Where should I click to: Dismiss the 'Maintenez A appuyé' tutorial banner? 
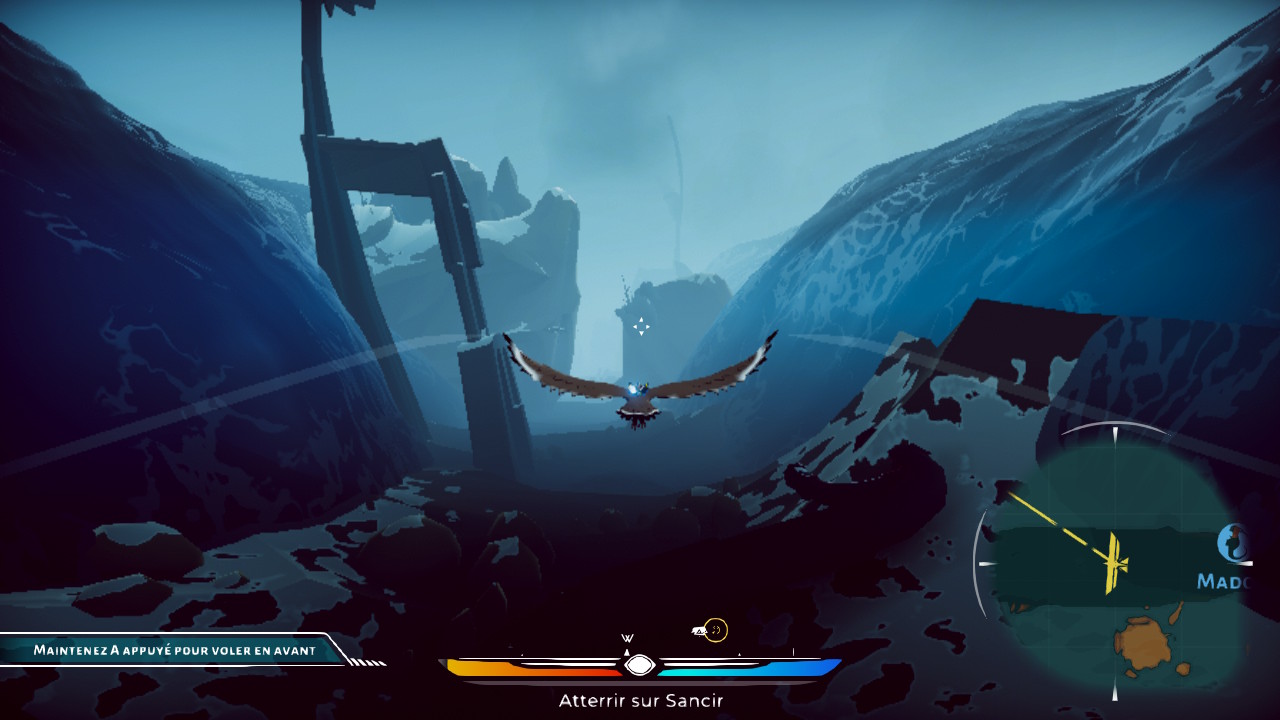[x=174, y=650]
